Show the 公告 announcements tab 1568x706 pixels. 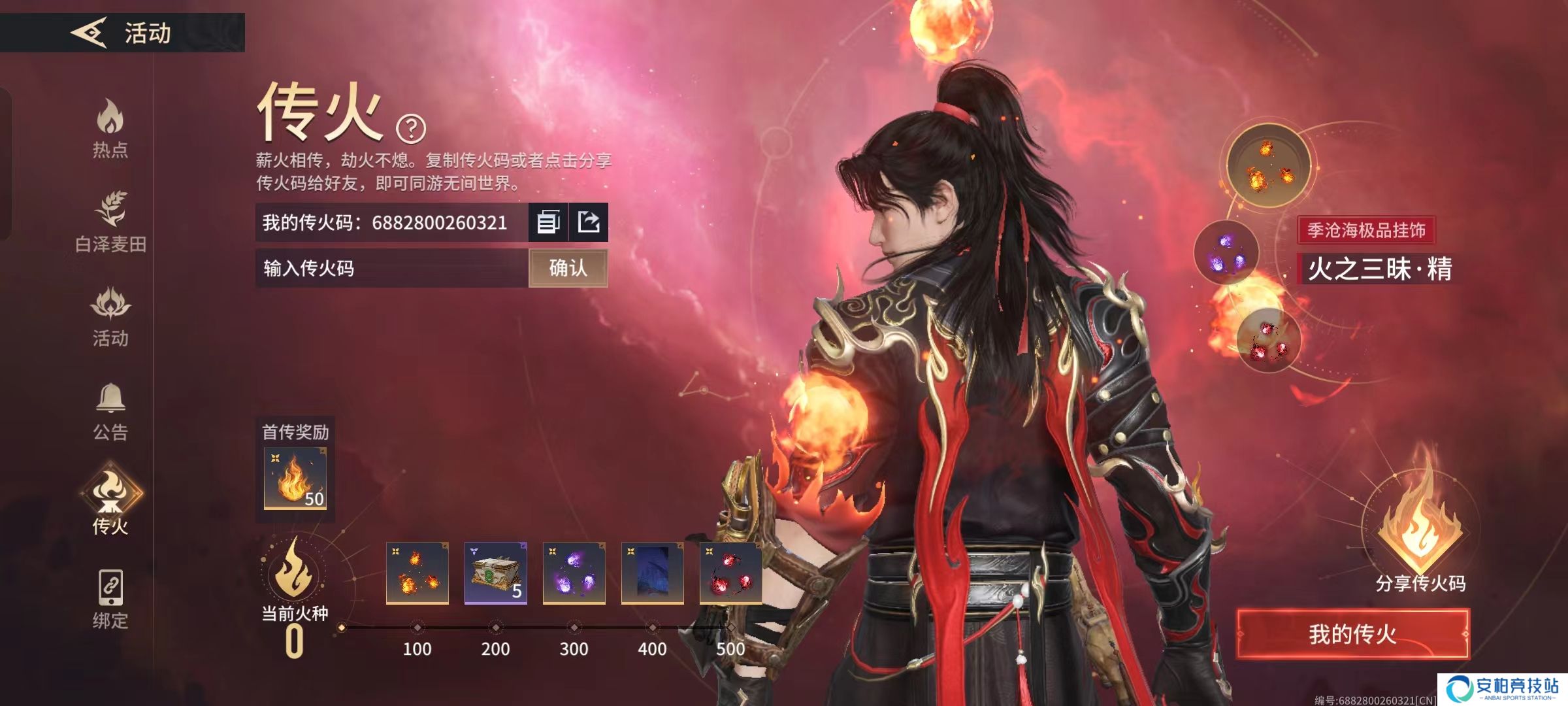tap(110, 411)
